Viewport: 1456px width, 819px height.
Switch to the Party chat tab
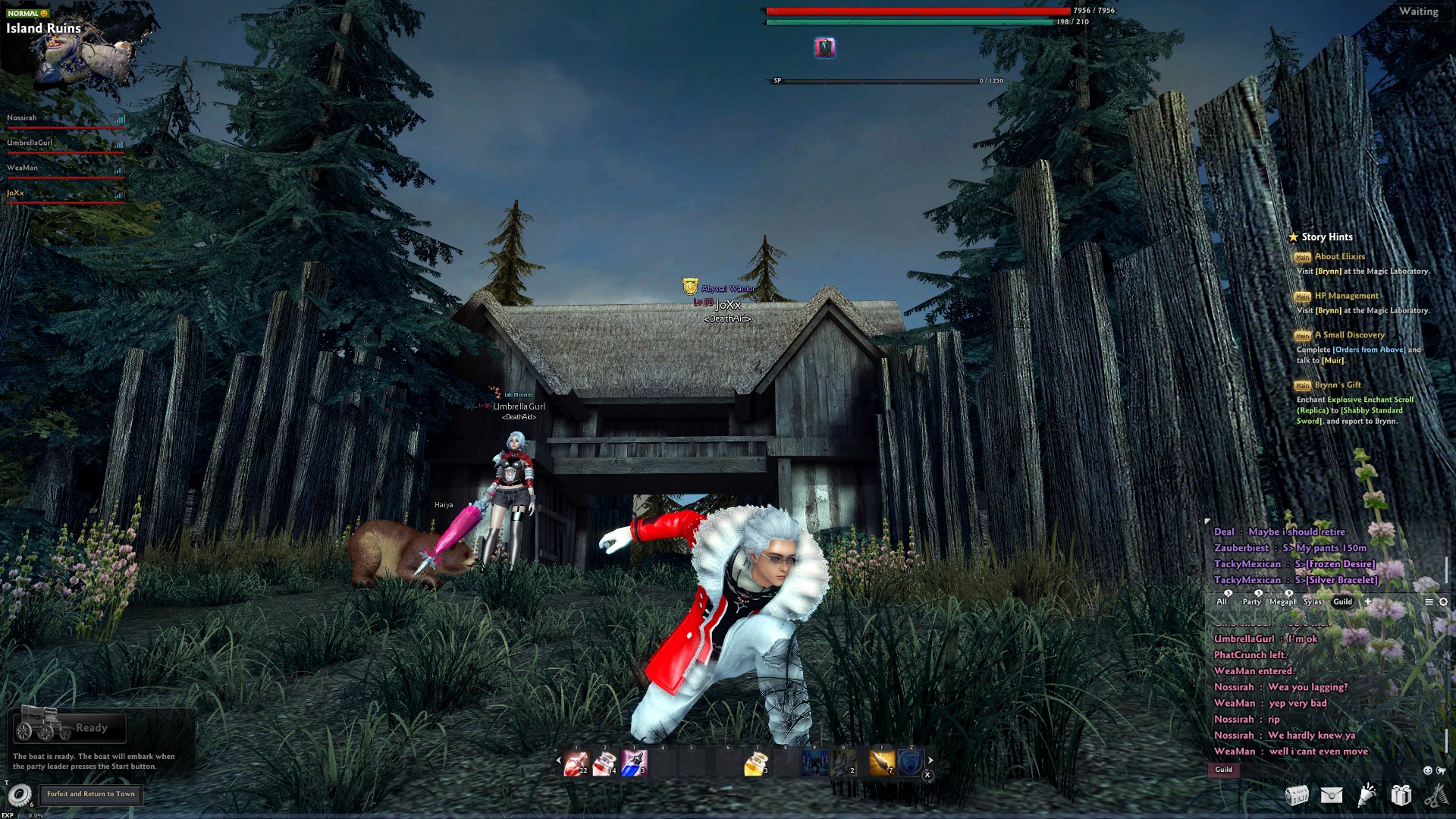[x=1251, y=601]
